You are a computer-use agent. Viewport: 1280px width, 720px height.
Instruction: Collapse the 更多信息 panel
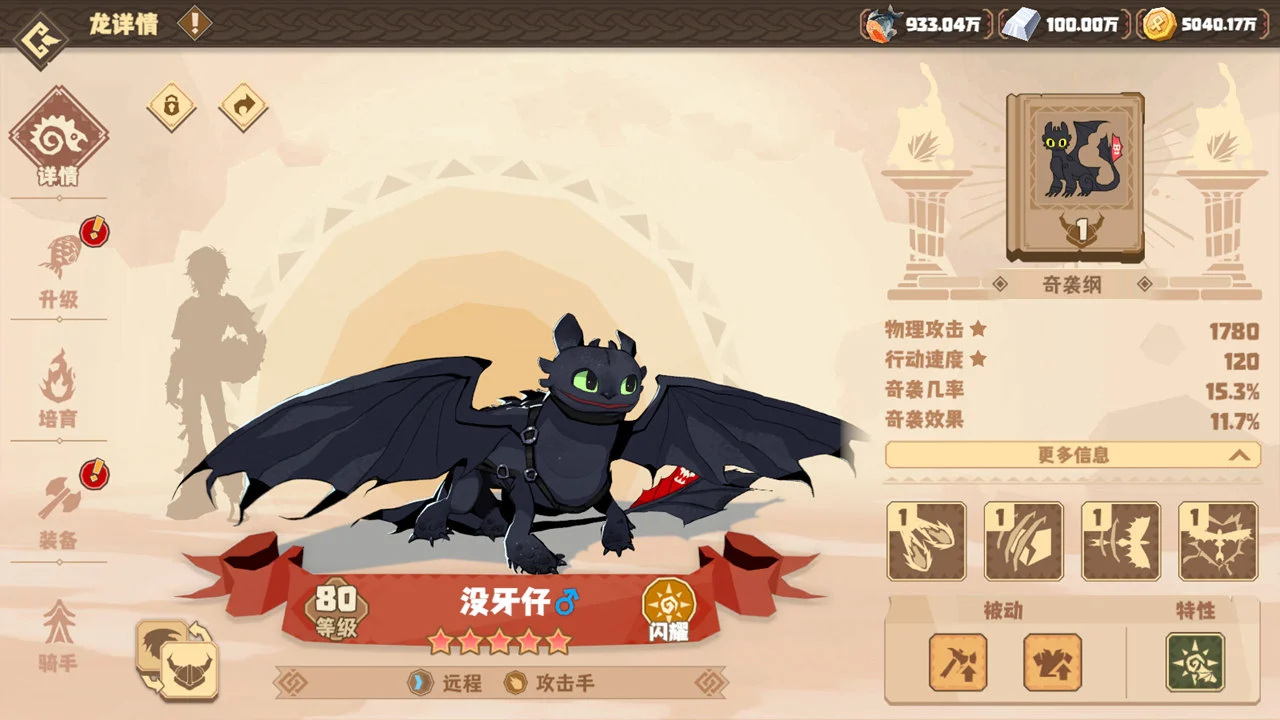1073,455
